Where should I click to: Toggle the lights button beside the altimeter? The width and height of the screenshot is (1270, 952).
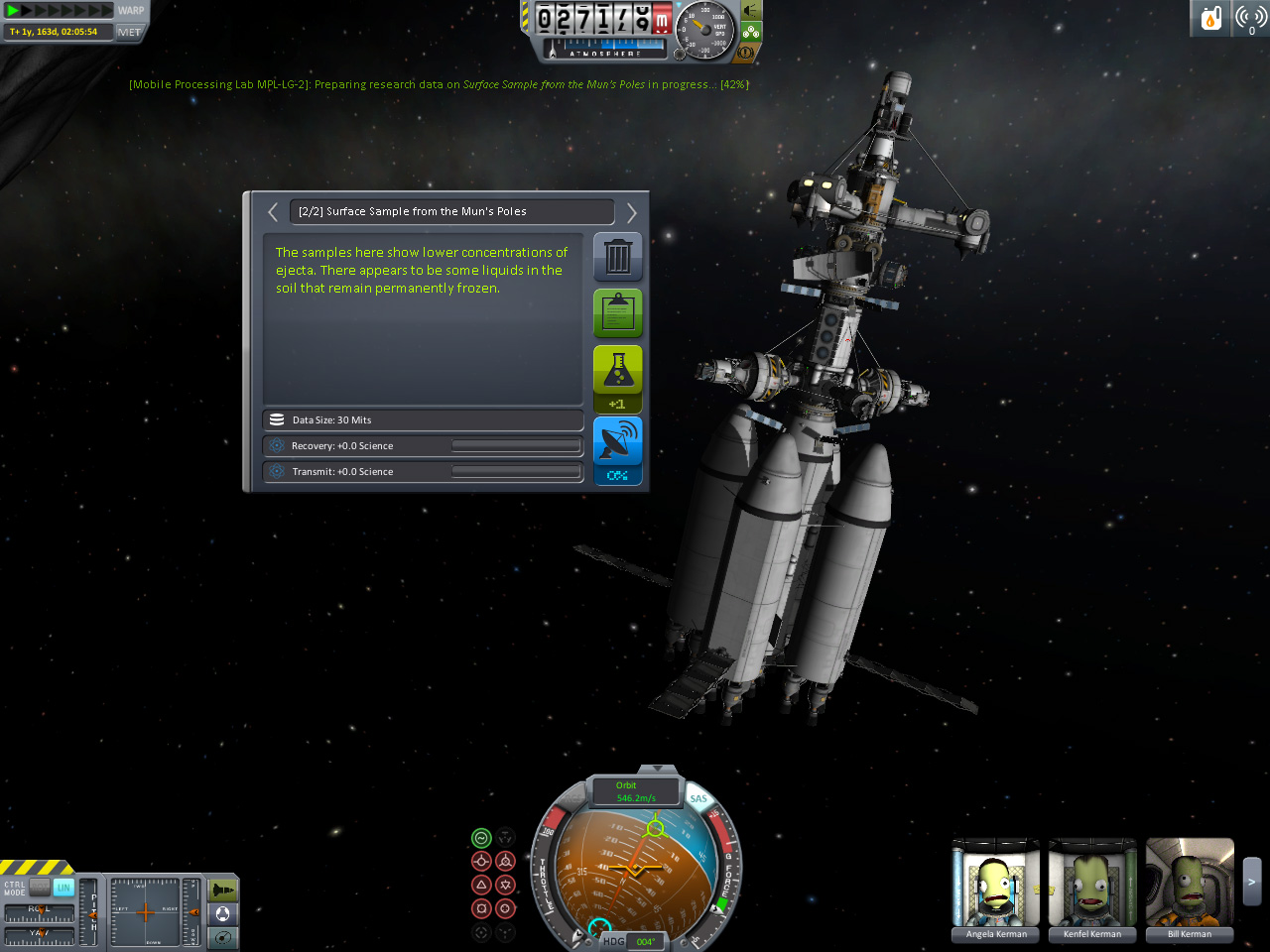751,11
